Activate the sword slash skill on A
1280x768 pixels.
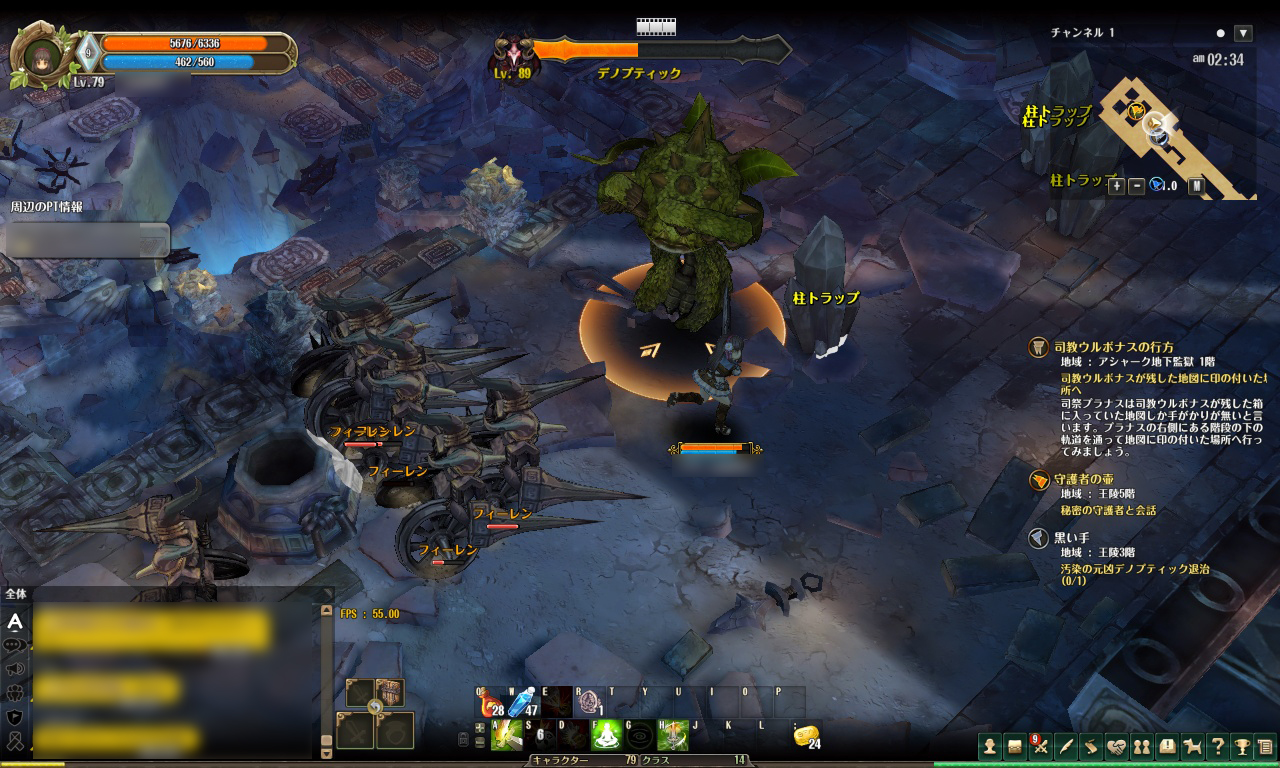point(506,736)
